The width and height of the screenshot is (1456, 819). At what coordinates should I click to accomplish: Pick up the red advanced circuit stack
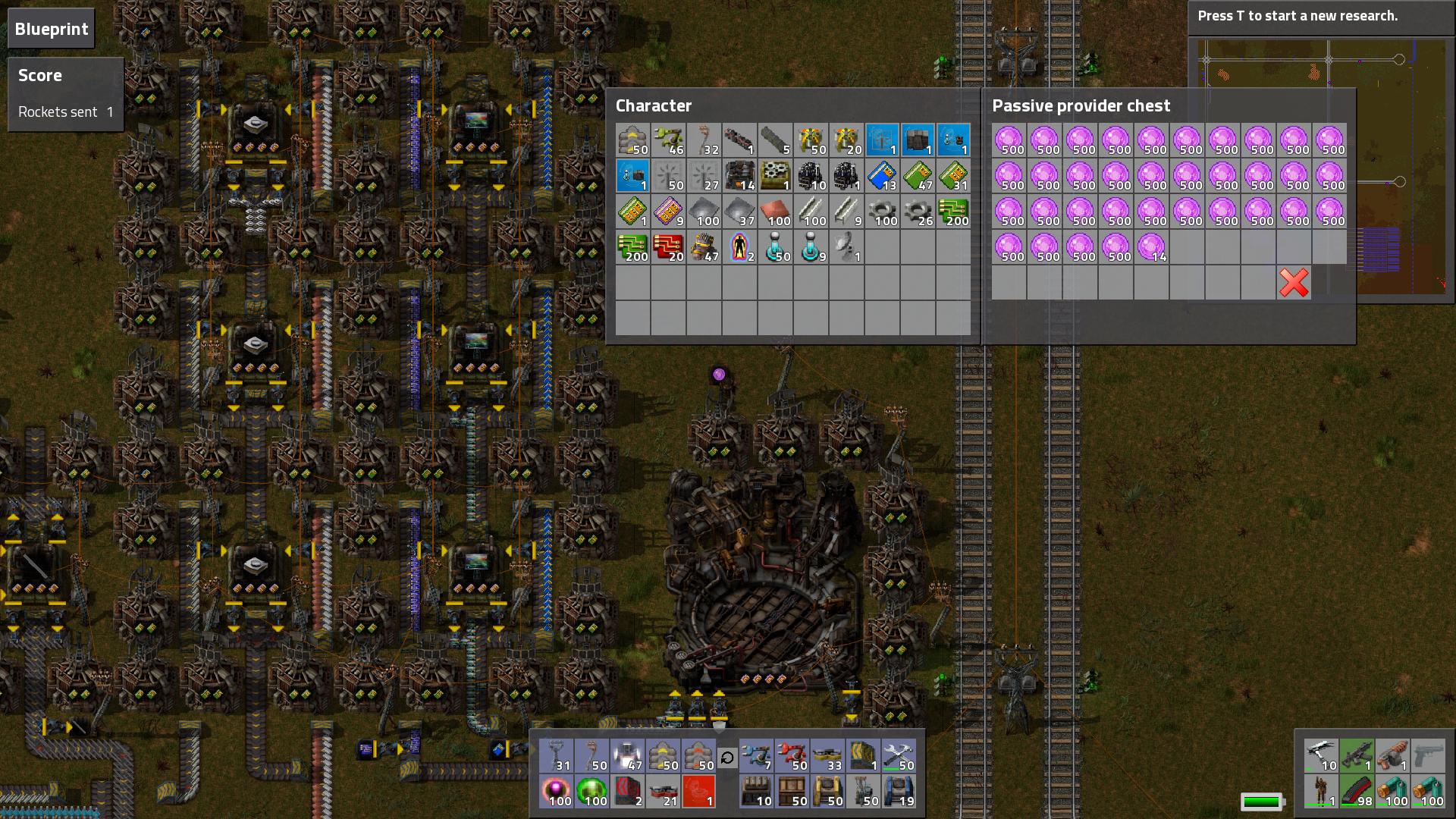click(668, 247)
